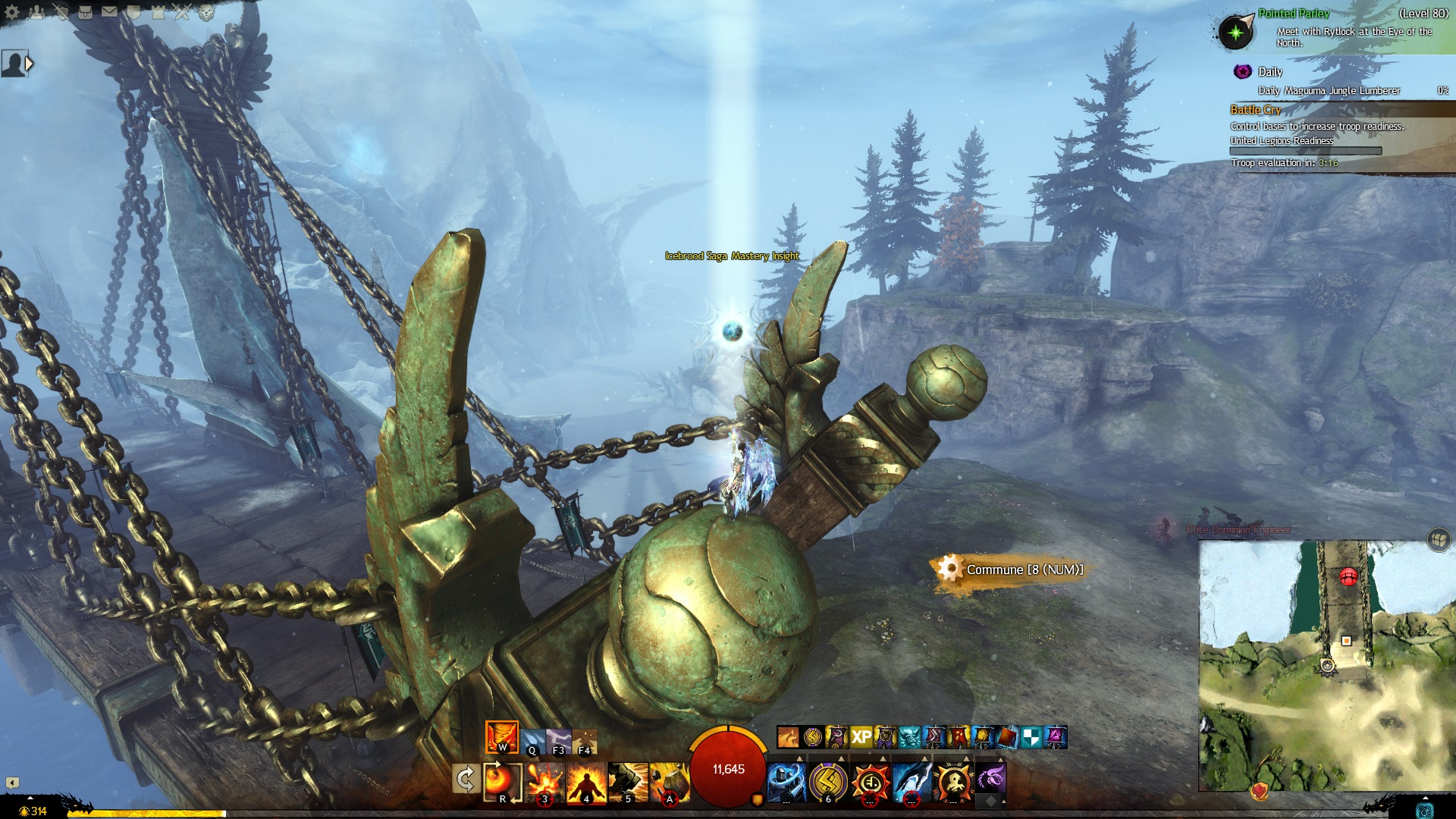Open the World vs World castle icon
This screenshot has height=819, width=1456.
coord(158,12)
